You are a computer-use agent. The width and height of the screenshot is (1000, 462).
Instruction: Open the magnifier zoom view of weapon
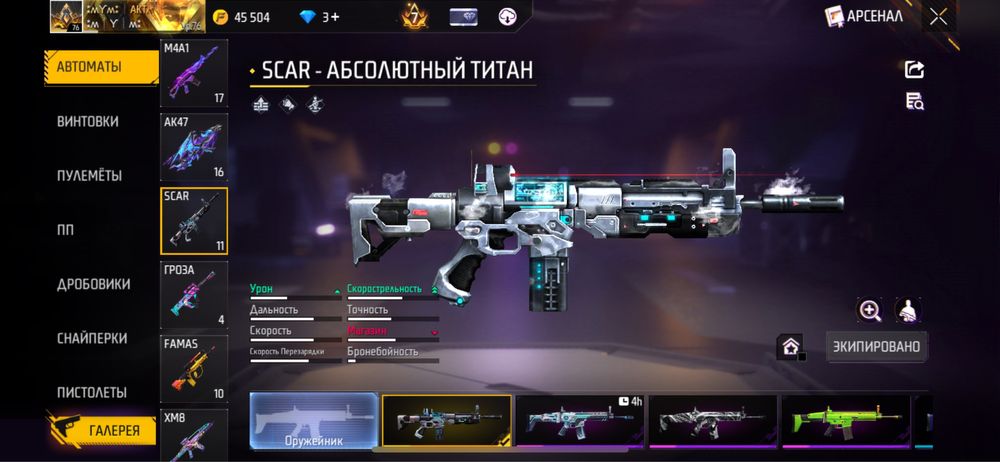click(870, 310)
